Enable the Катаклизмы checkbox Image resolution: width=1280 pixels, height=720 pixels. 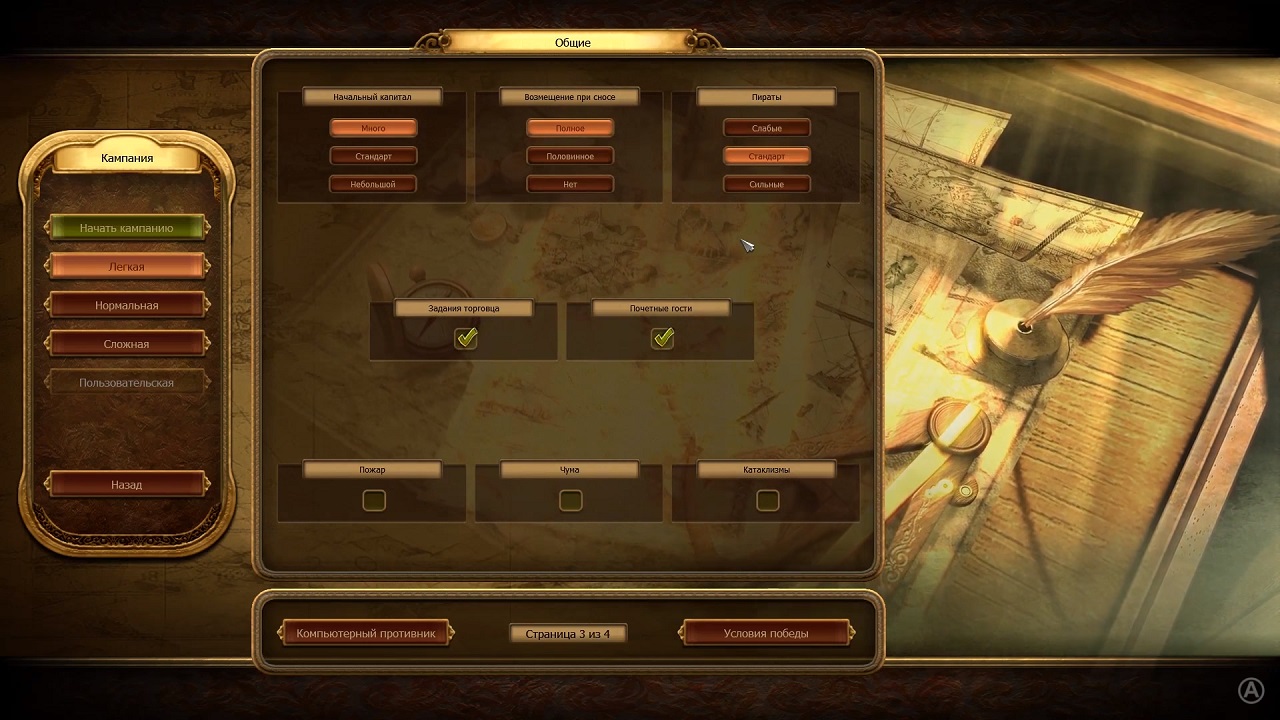click(x=768, y=500)
